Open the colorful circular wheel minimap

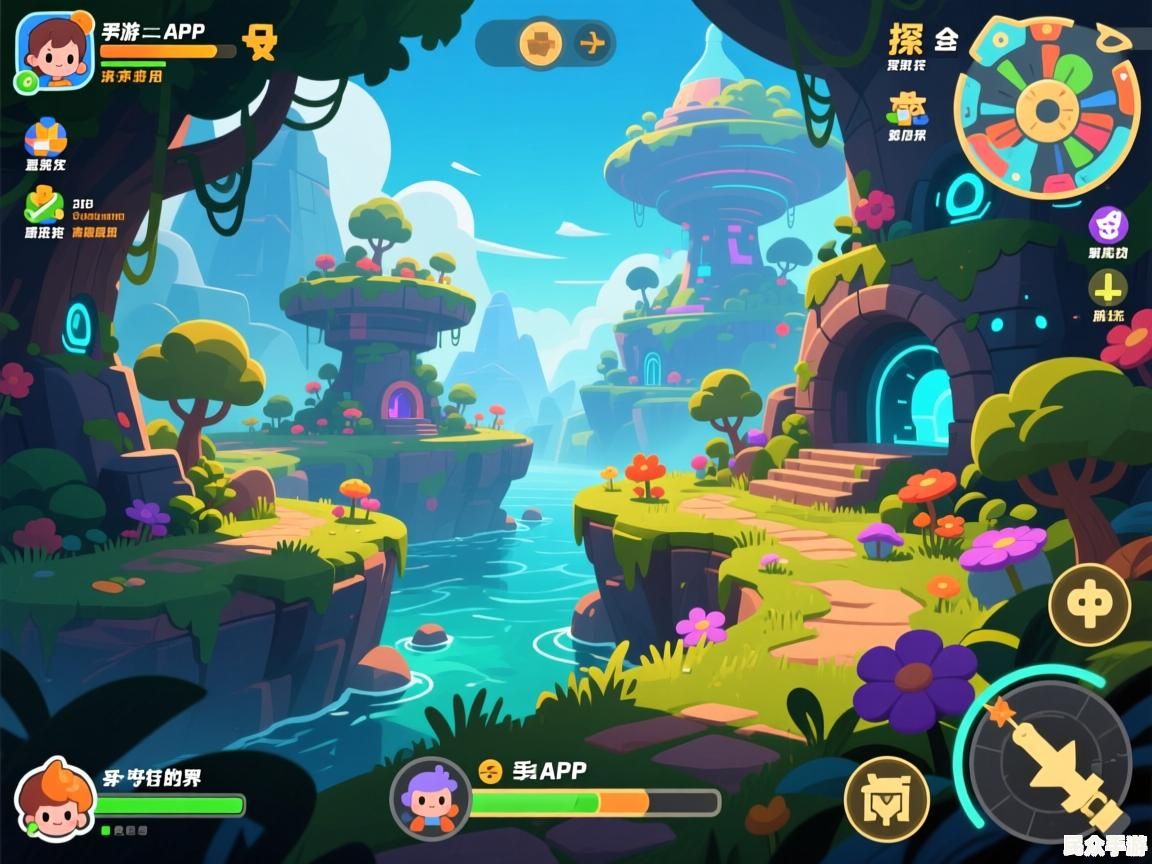click(1047, 108)
